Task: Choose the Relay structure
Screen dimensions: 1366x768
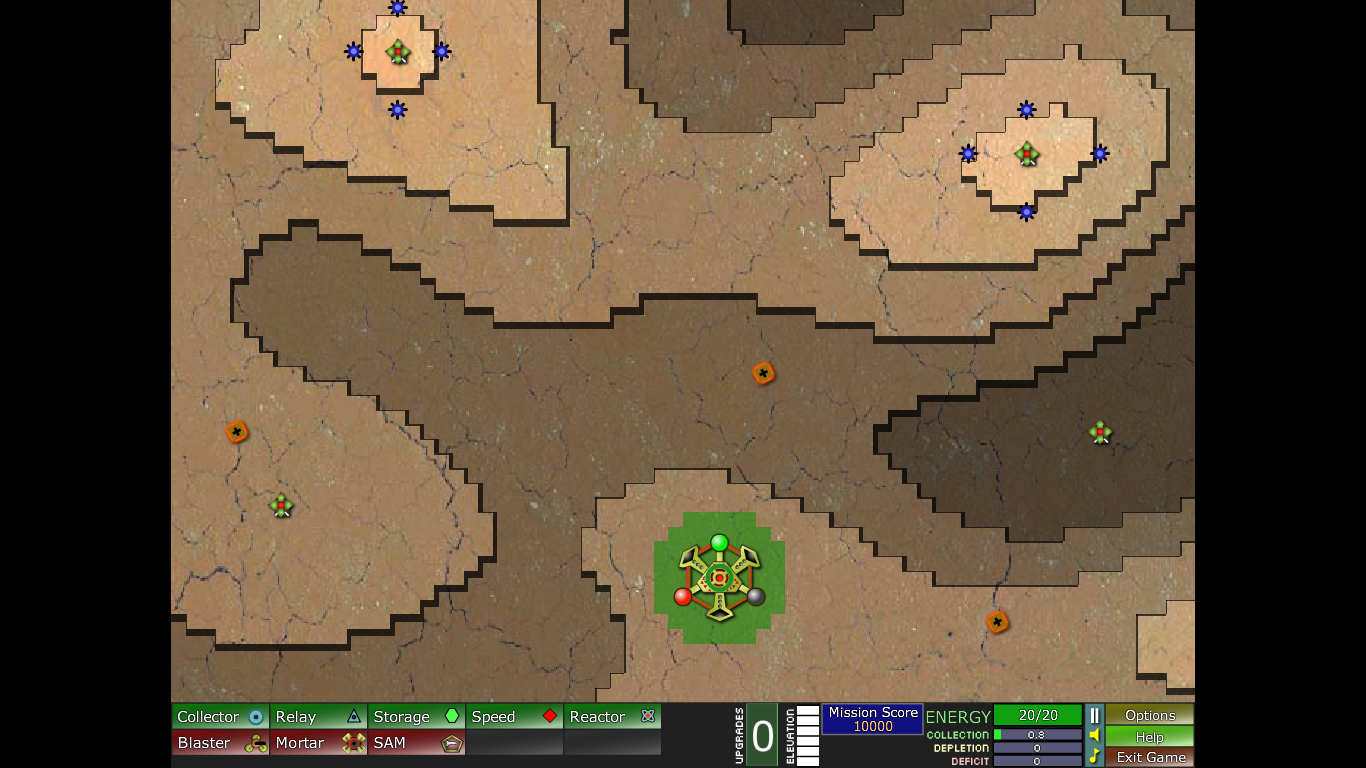Action: (x=319, y=716)
